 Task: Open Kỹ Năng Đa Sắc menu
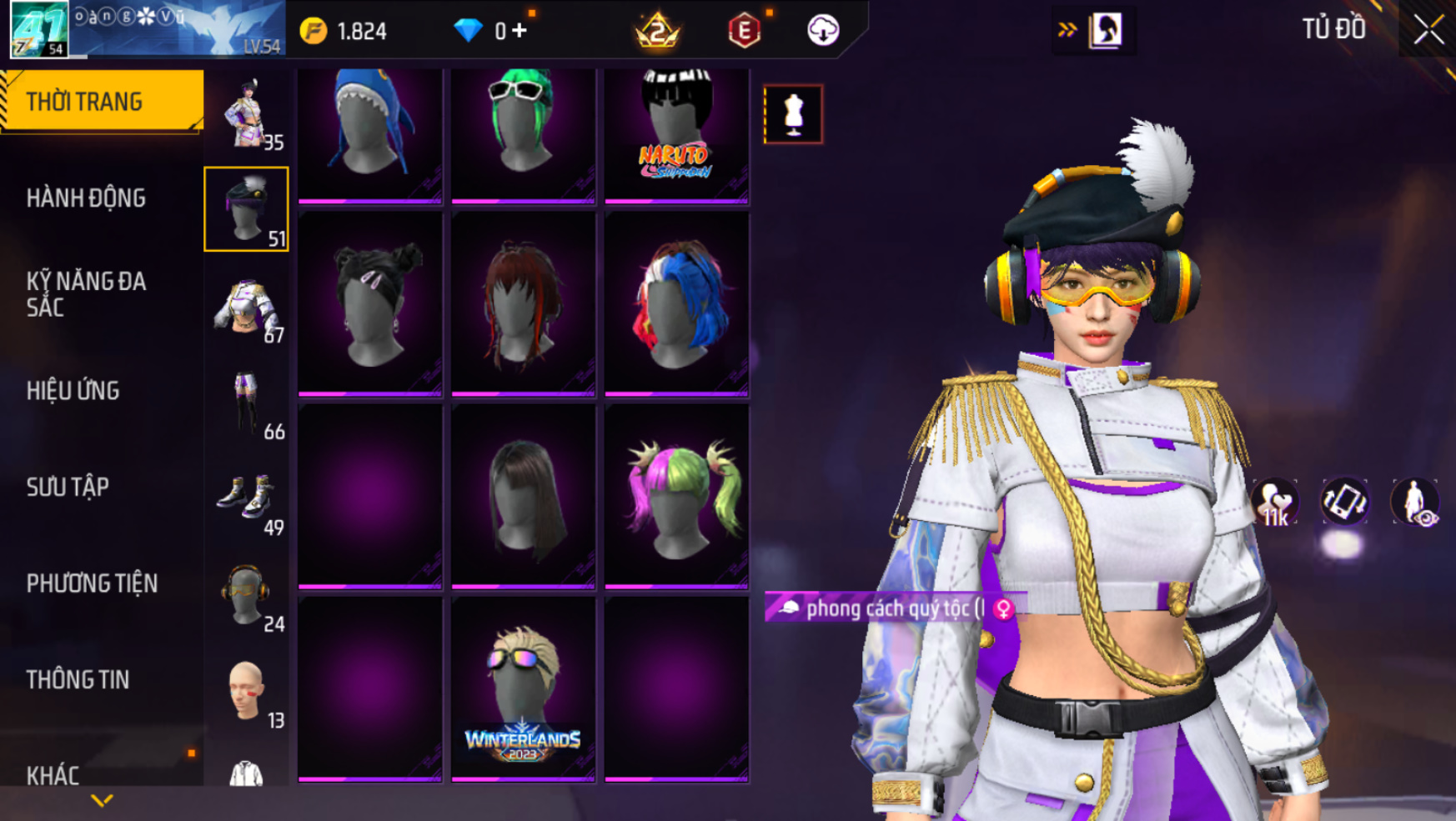click(x=86, y=293)
